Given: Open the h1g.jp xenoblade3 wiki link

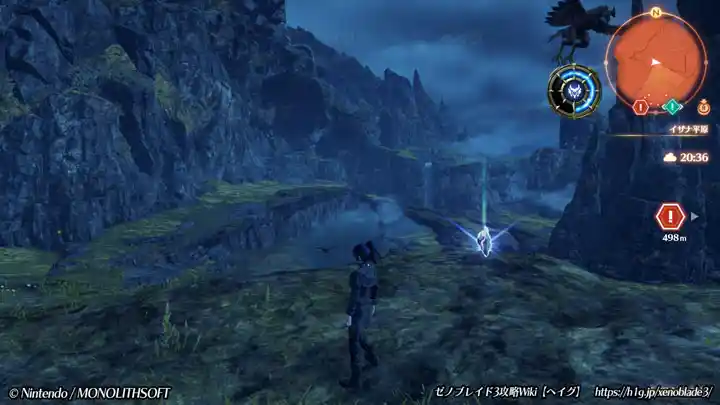Looking at the screenshot, I should pos(652,392).
